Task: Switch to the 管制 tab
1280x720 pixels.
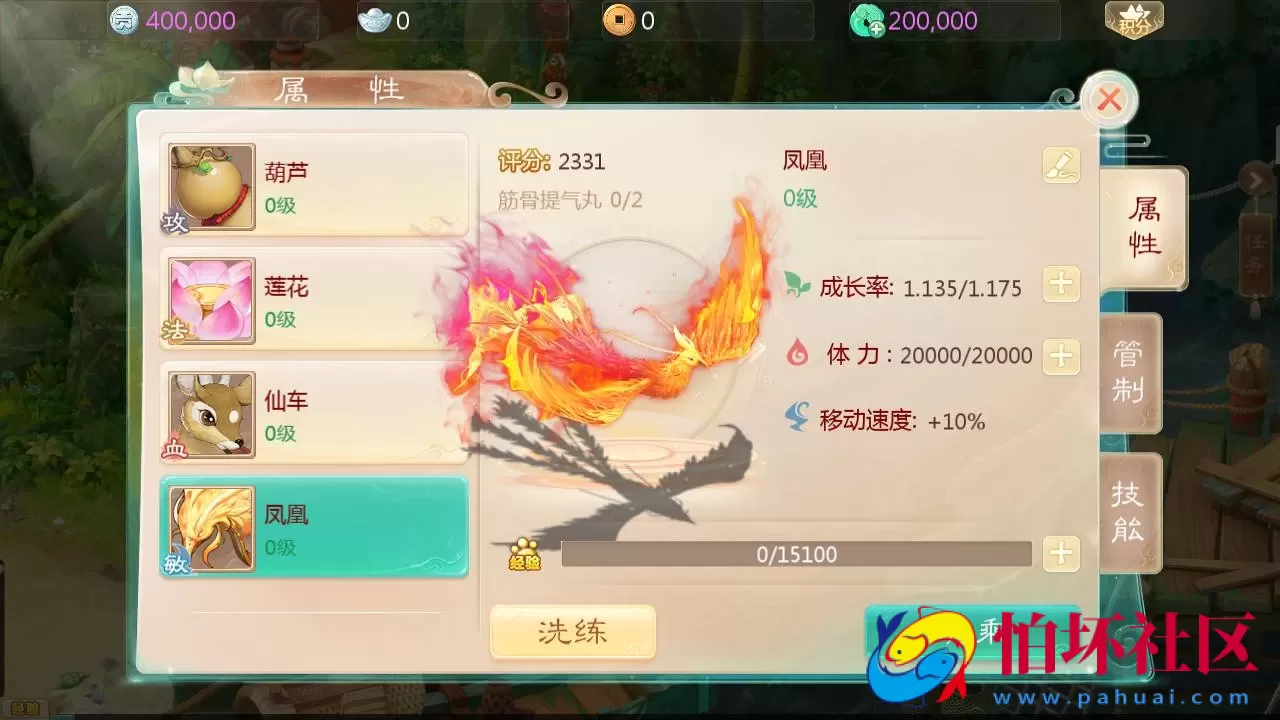Action: click(x=1128, y=372)
